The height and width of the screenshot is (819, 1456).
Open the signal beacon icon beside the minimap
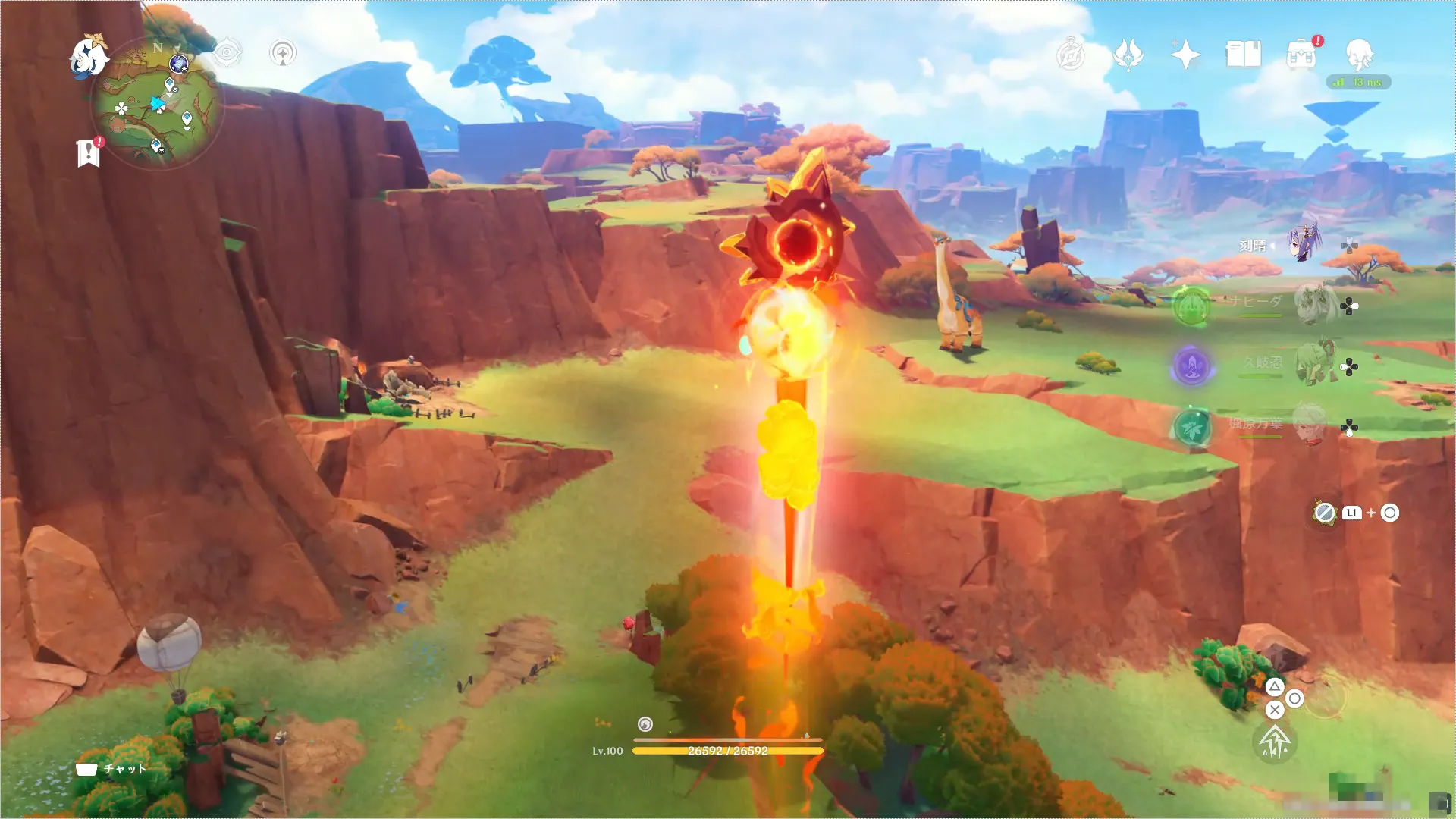[283, 53]
